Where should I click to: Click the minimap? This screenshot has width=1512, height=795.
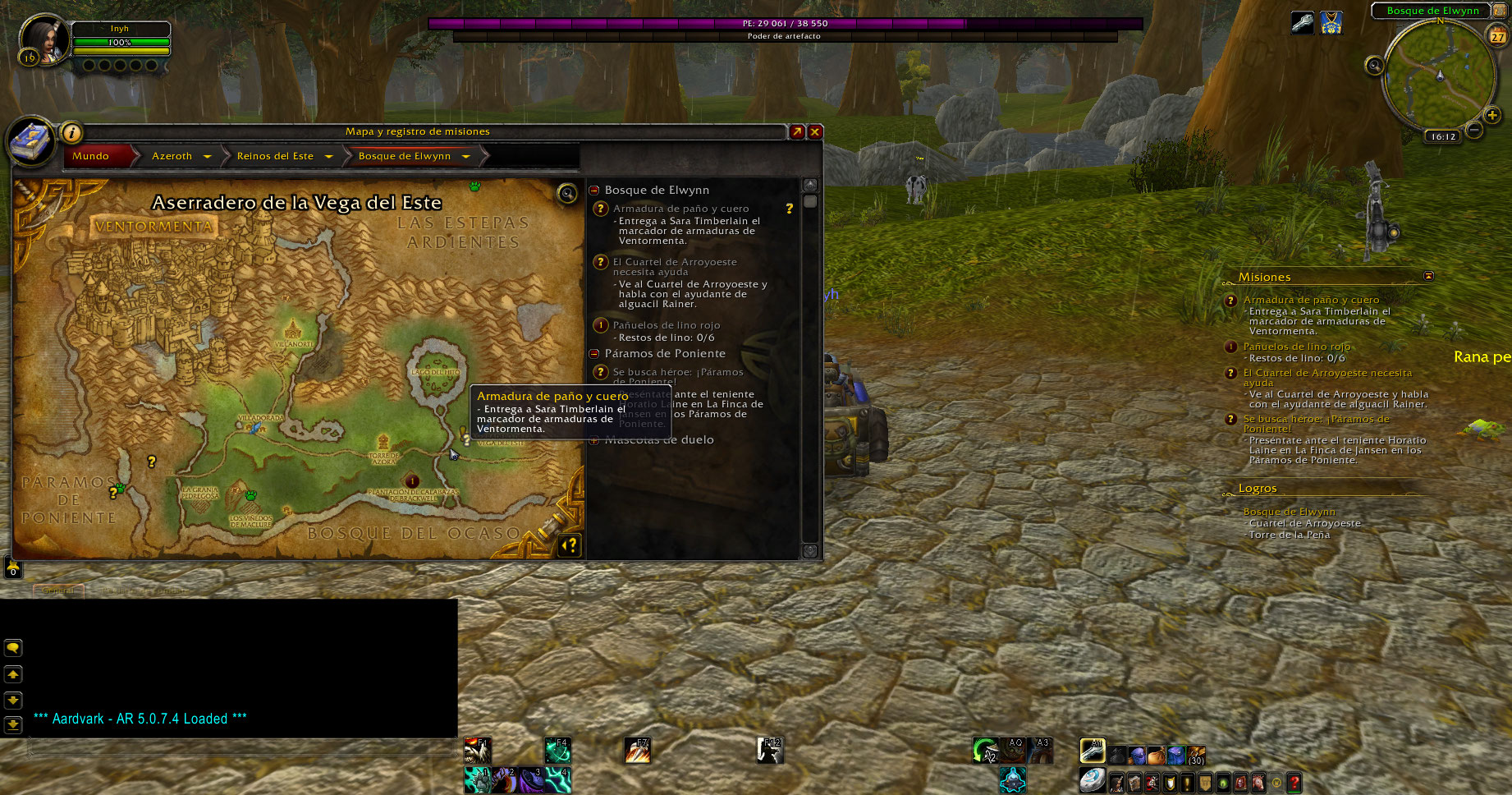pyautogui.click(x=1438, y=76)
